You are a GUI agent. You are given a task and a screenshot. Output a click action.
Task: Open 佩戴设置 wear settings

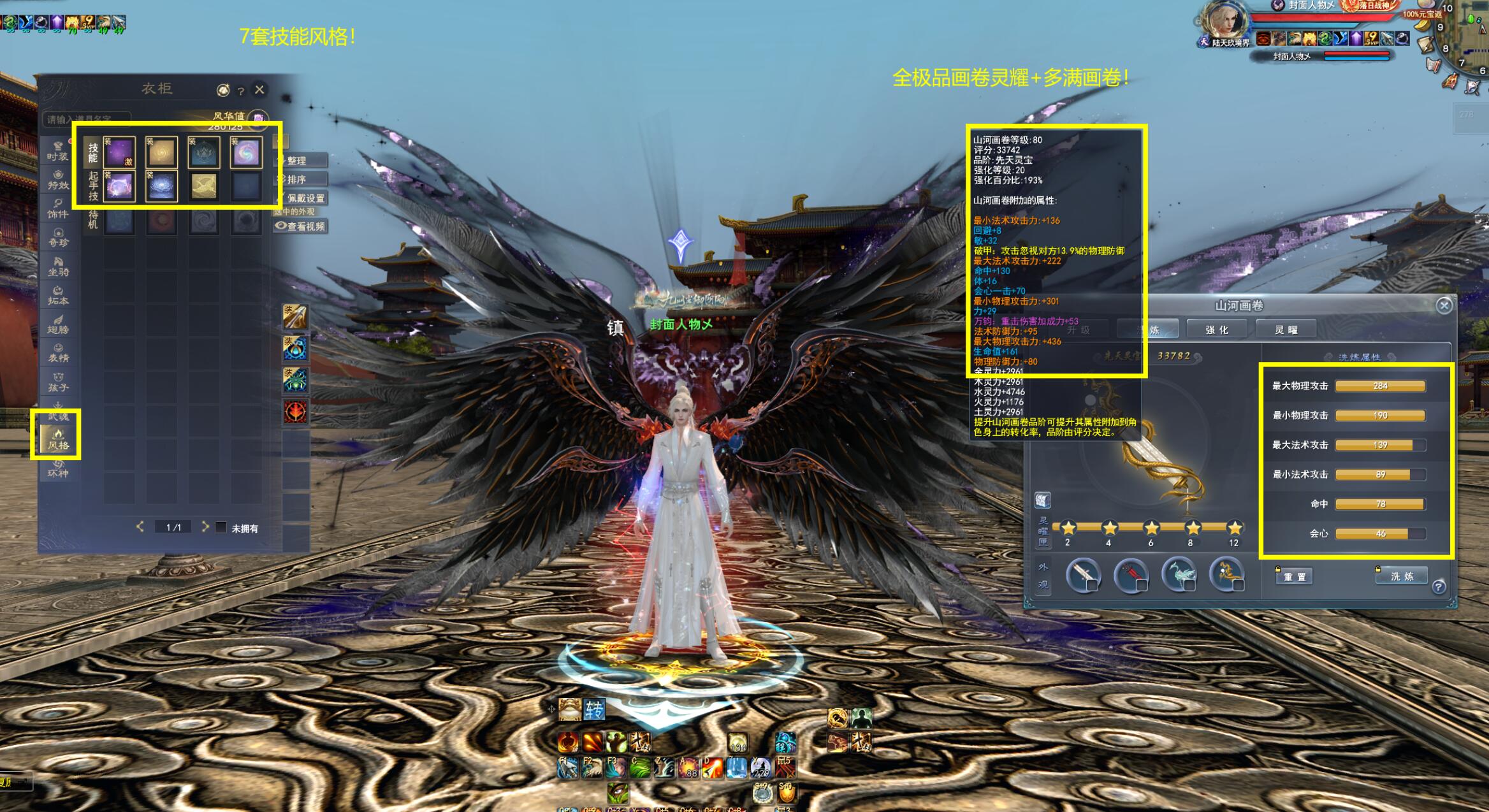pyautogui.click(x=301, y=198)
